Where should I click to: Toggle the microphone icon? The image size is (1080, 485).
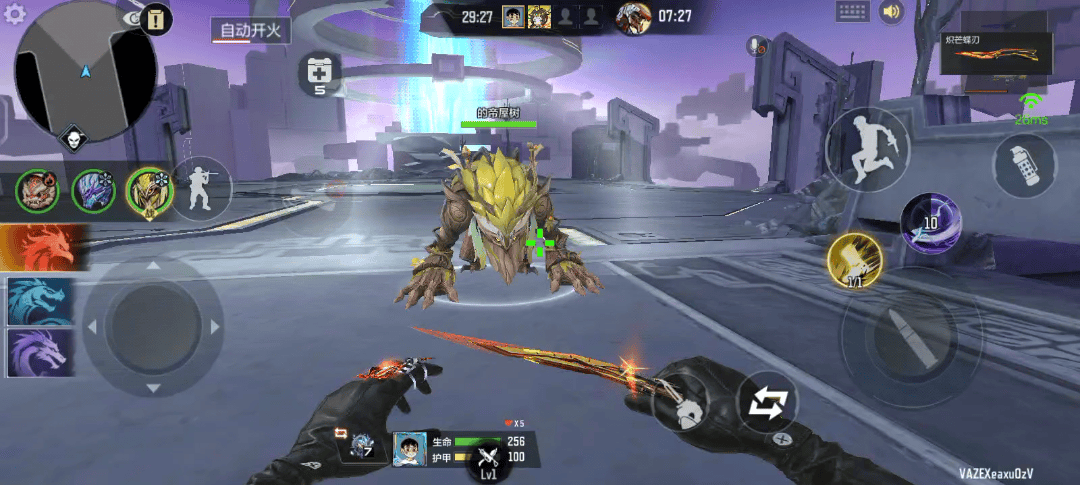tap(756, 45)
